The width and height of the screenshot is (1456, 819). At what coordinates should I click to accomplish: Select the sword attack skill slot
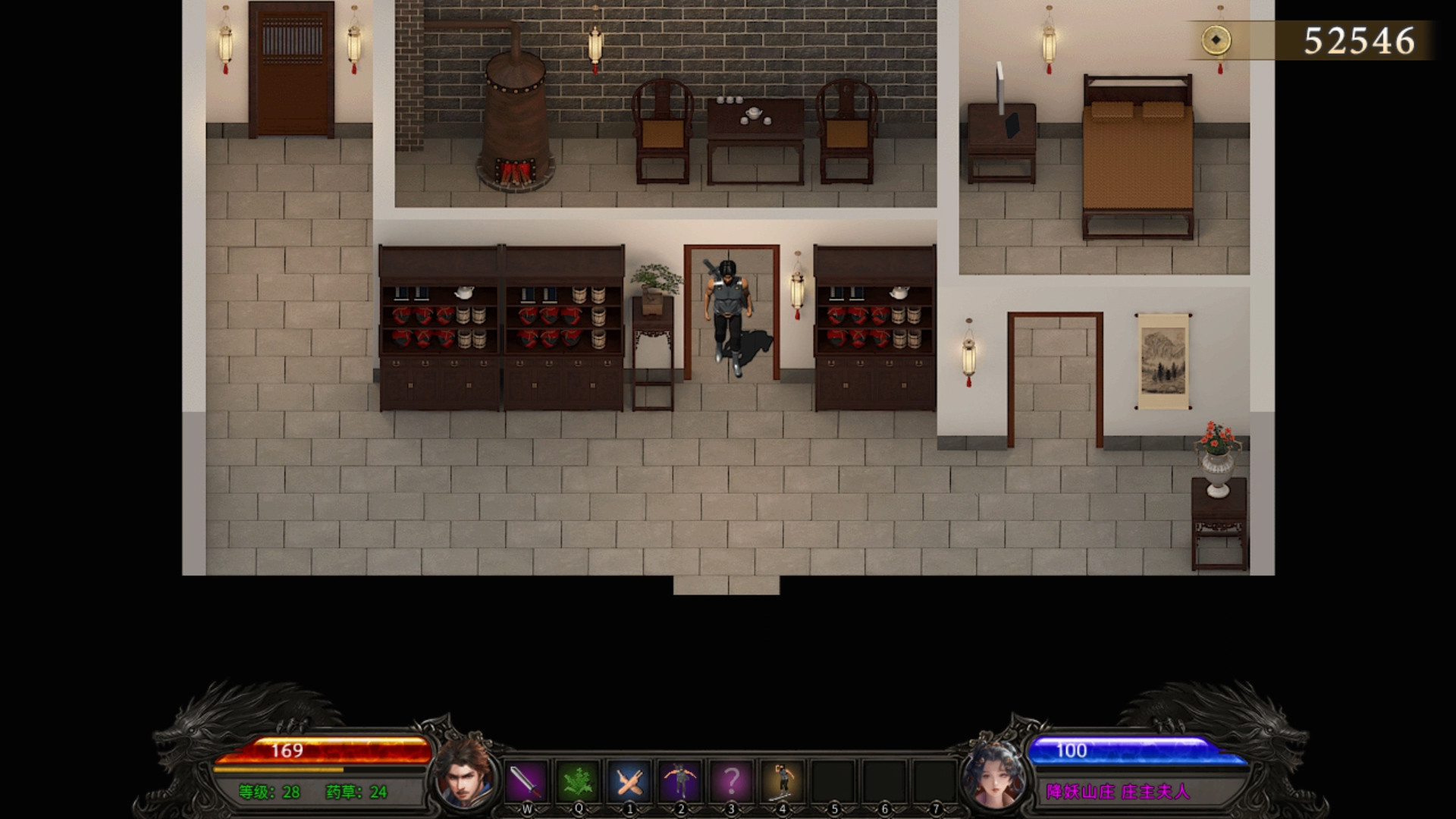(x=526, y=780)
